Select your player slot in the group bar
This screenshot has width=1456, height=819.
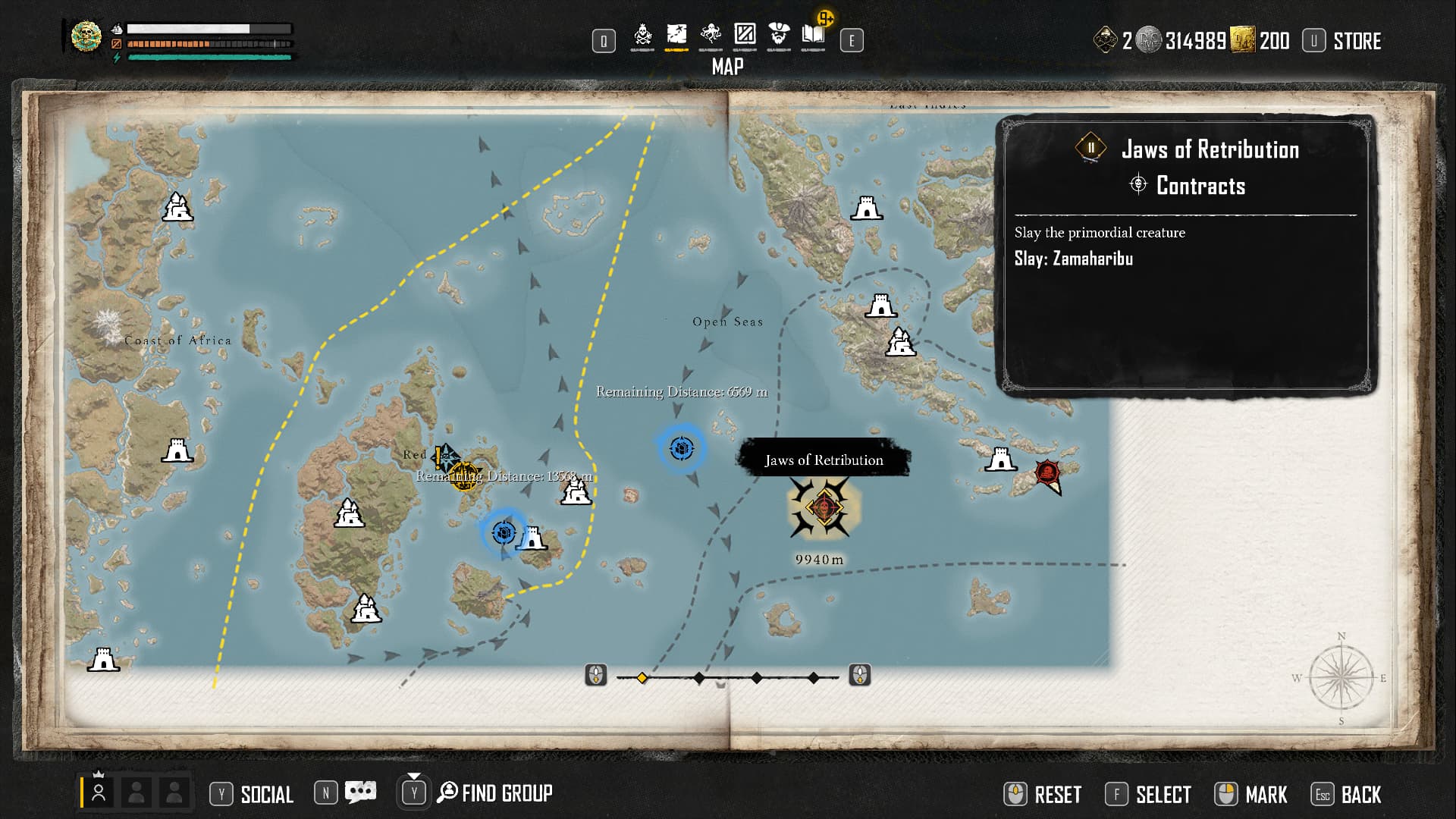[99, 793]
